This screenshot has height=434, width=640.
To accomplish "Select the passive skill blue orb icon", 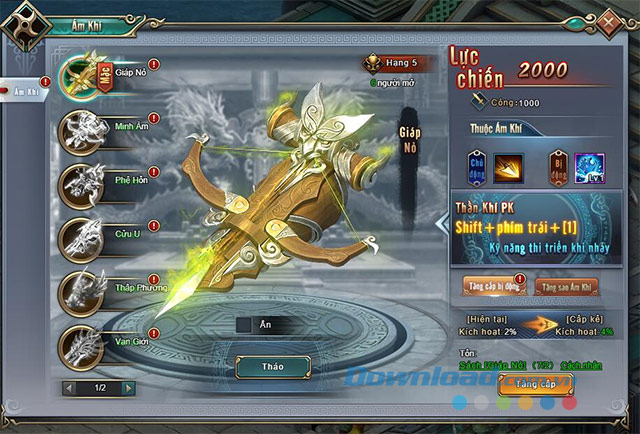I will (588, 164).
